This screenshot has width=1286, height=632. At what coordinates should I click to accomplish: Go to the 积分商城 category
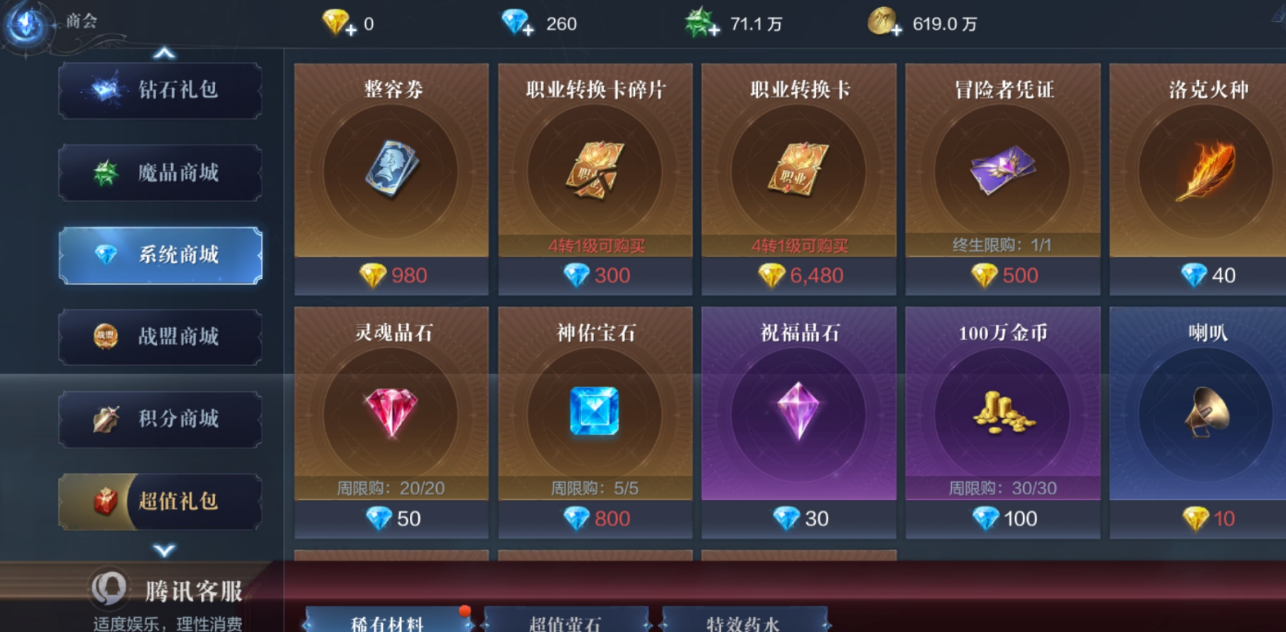pos(160,419)
